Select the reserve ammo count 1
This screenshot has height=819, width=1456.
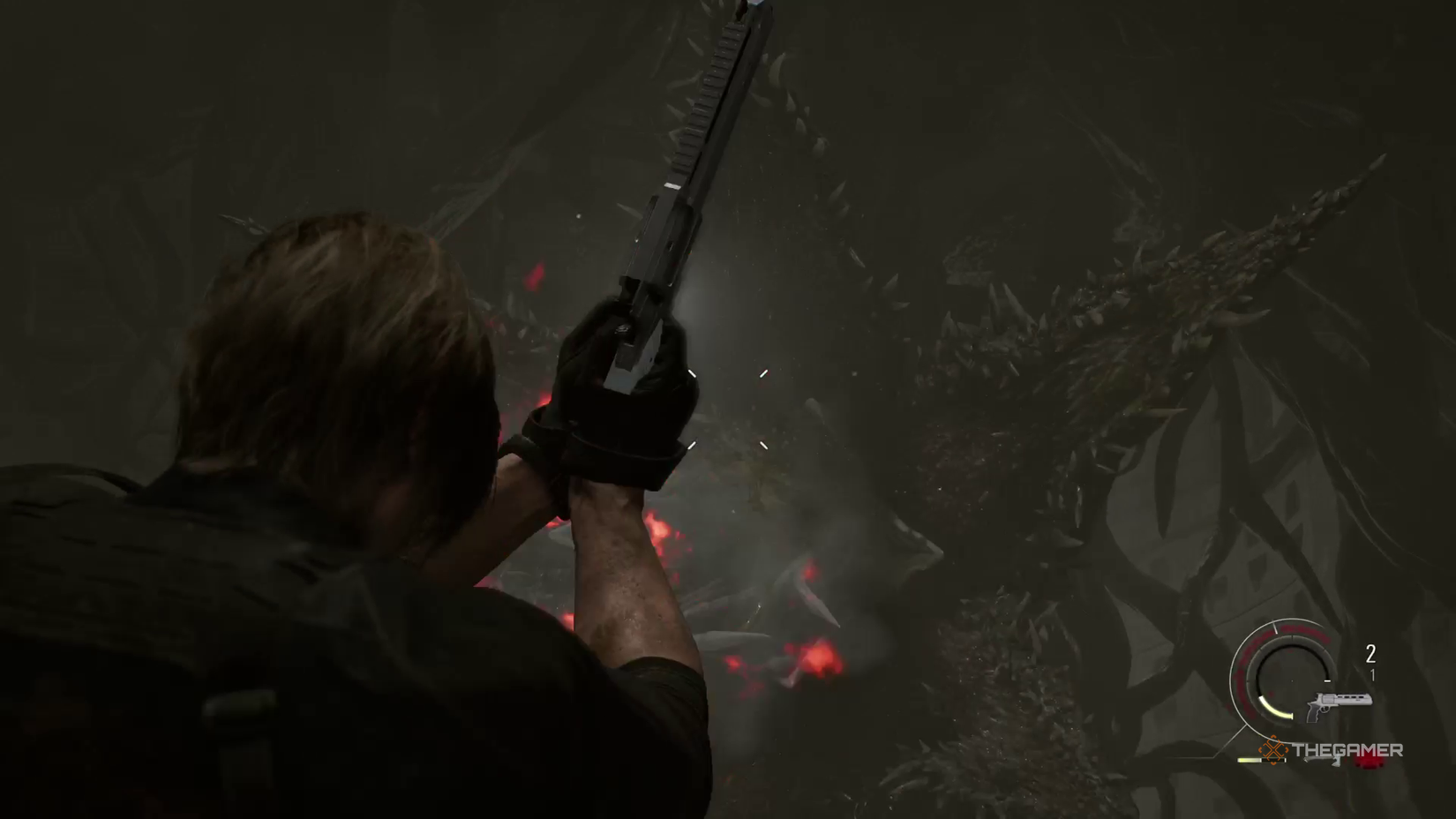(x=1373, y=673)
